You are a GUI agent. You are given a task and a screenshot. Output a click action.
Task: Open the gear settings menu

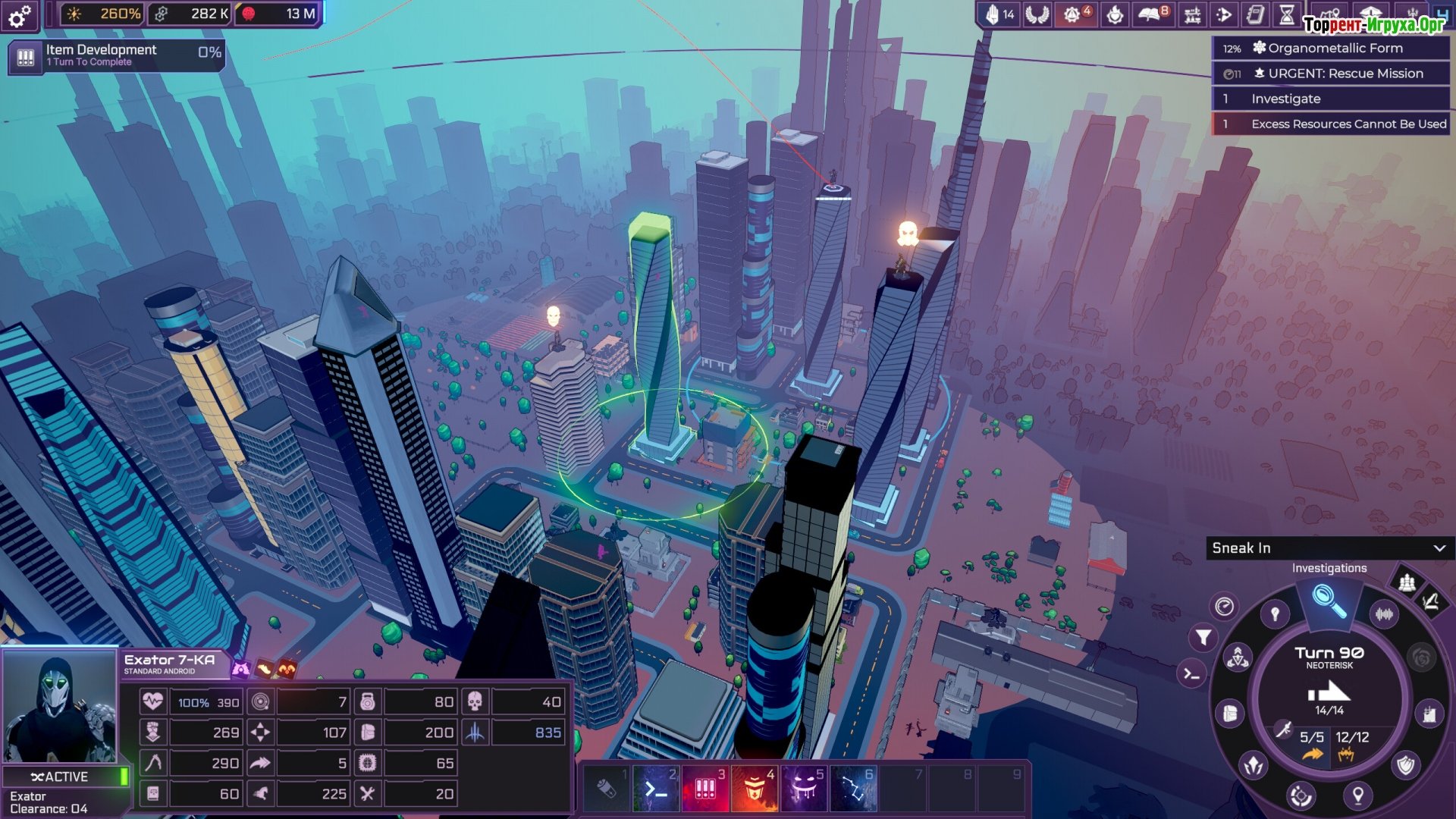point(20,15)
